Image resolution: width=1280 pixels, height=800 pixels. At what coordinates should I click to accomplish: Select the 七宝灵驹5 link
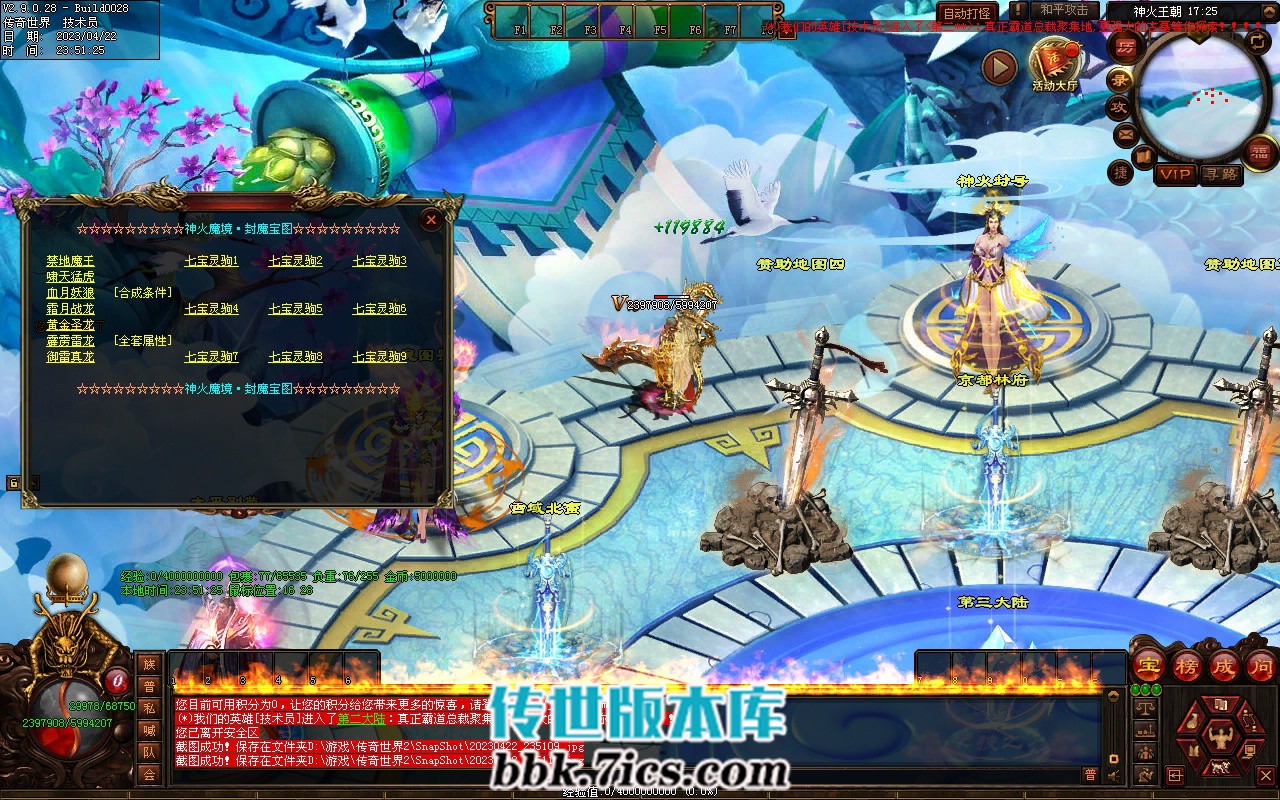(x=295, y=309)
